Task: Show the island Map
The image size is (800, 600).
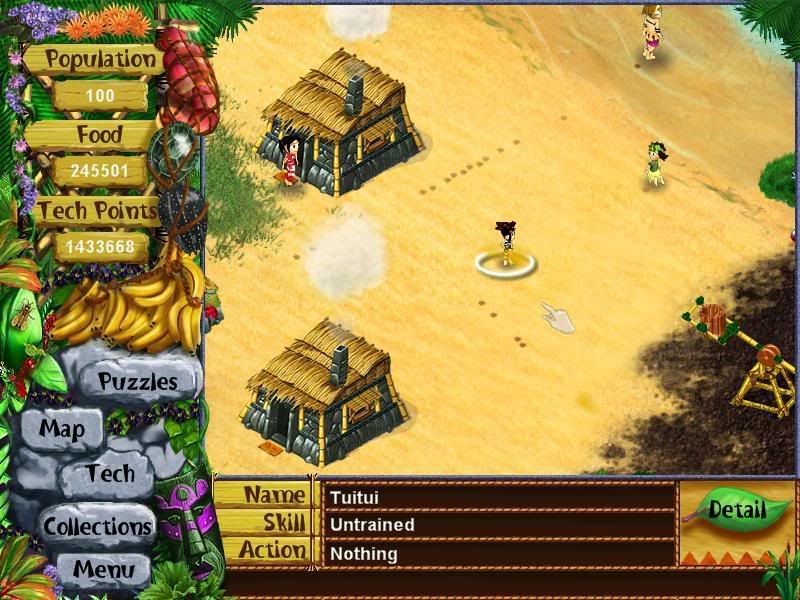Action: pos(62,431)
